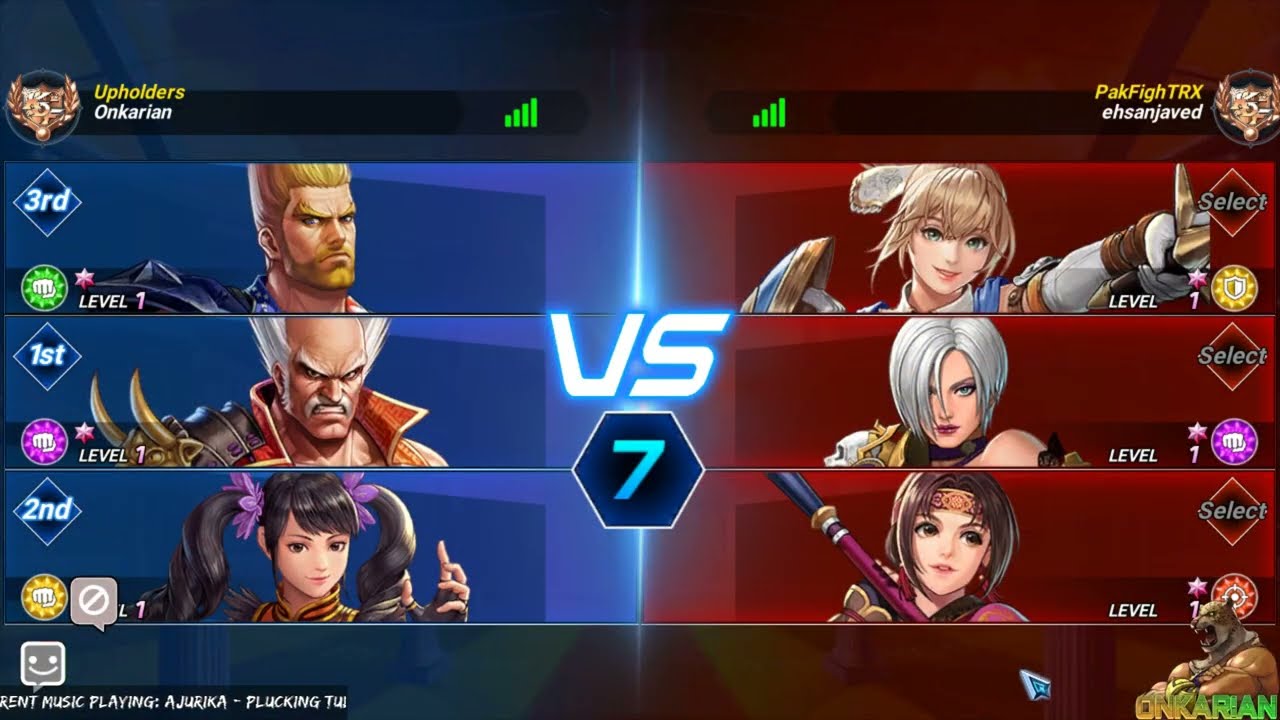
Task: Pick the blond bearded fighter's row
Action: [320, 239]
